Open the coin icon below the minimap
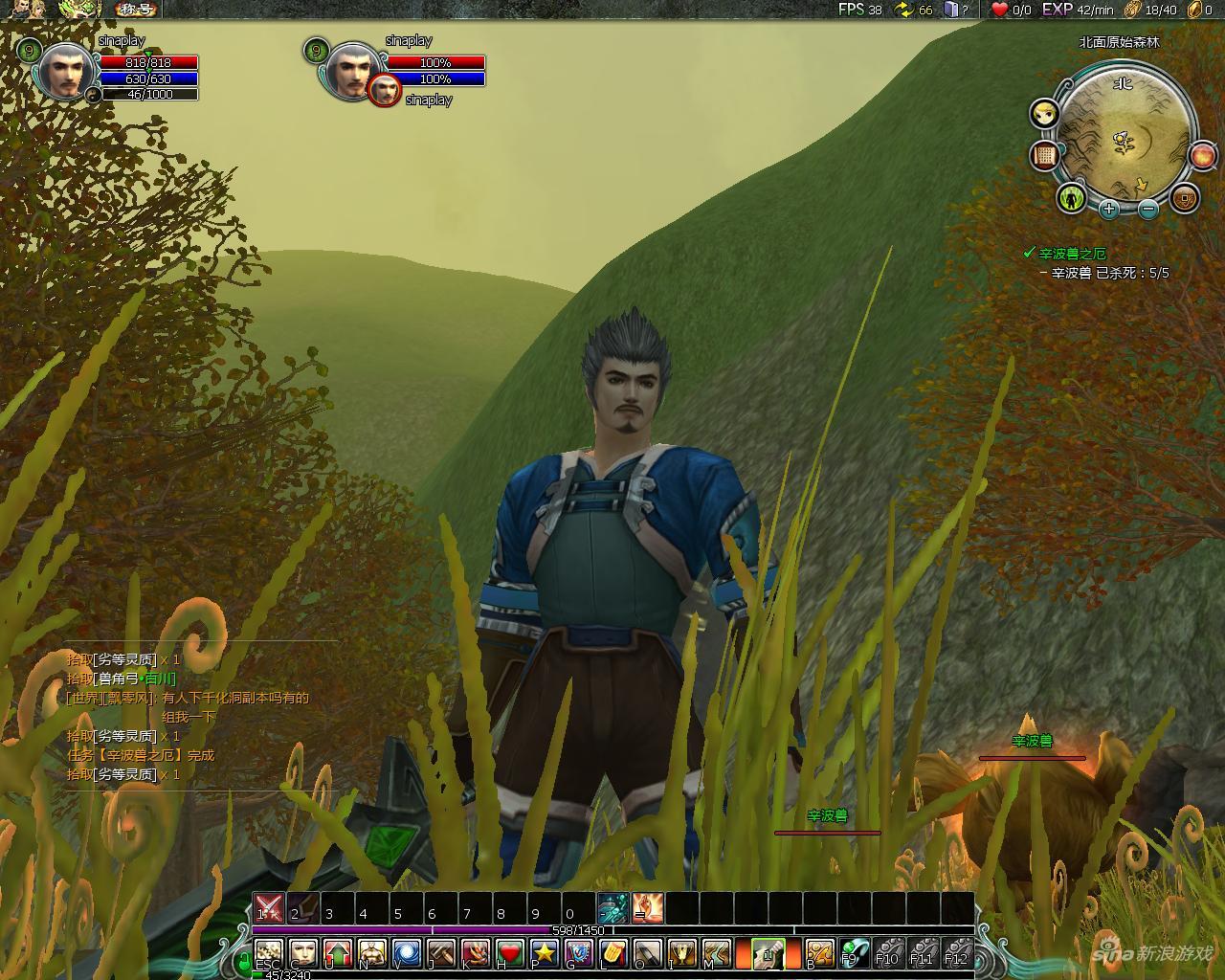The image size is (1225, 980). point(1185,198)
